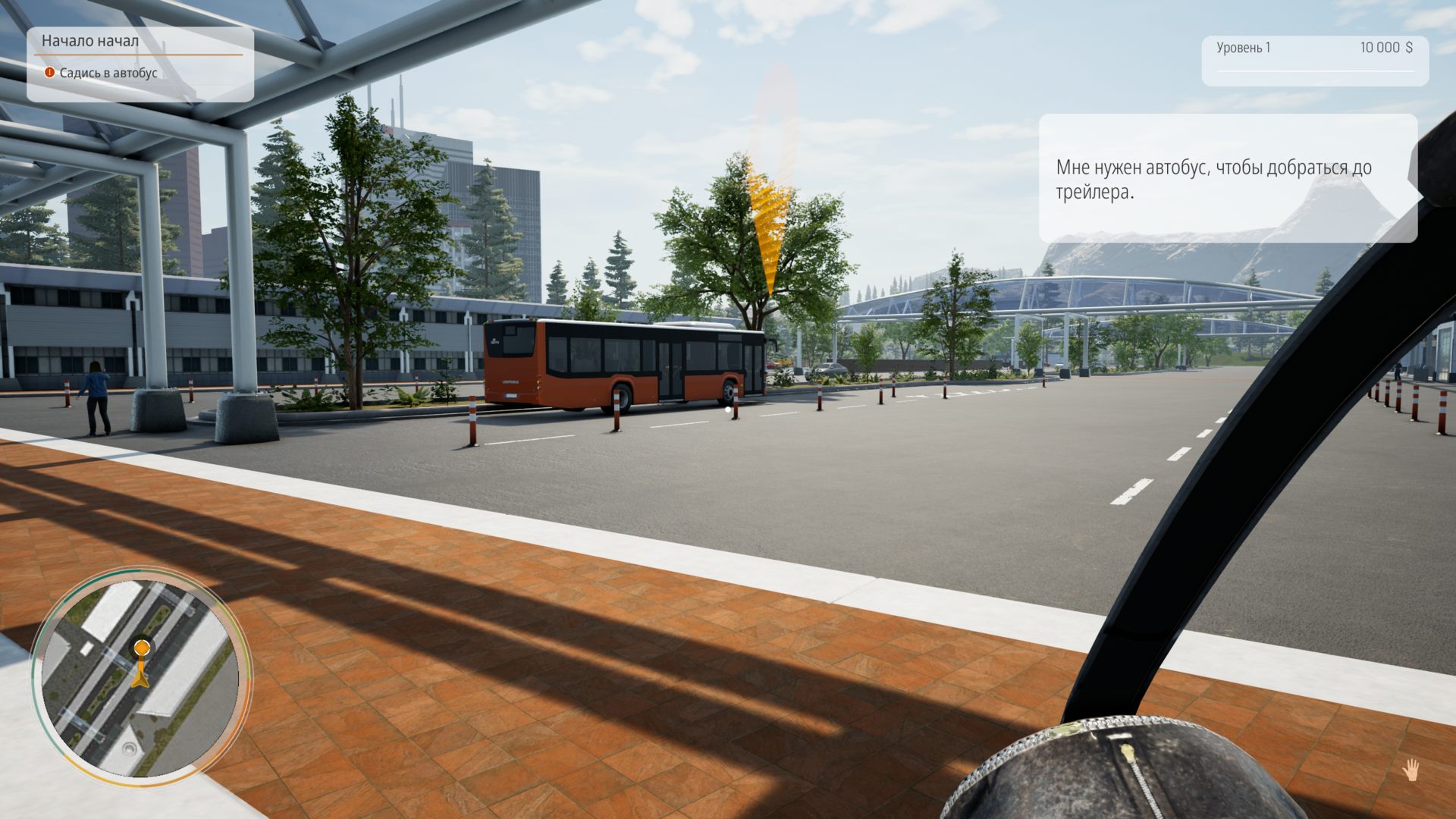
Task: Click the orange player marker on minimap
Action: pyautogui.click(x=142, y=648)
